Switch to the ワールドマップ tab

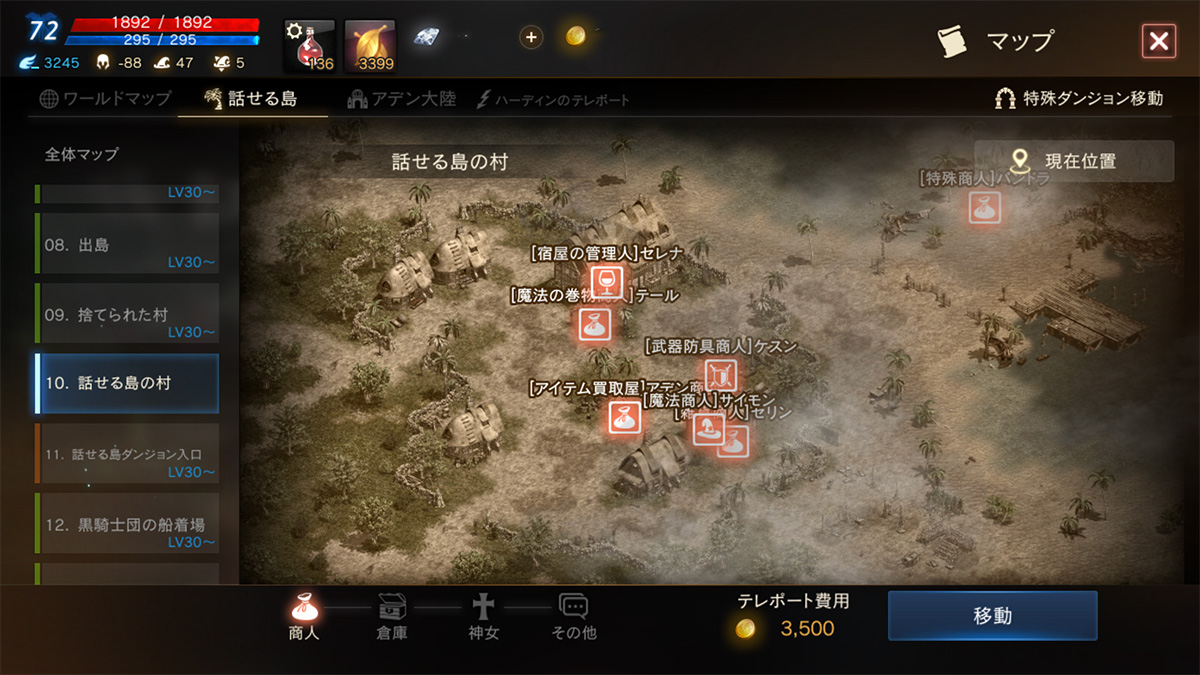coord(105,99)
